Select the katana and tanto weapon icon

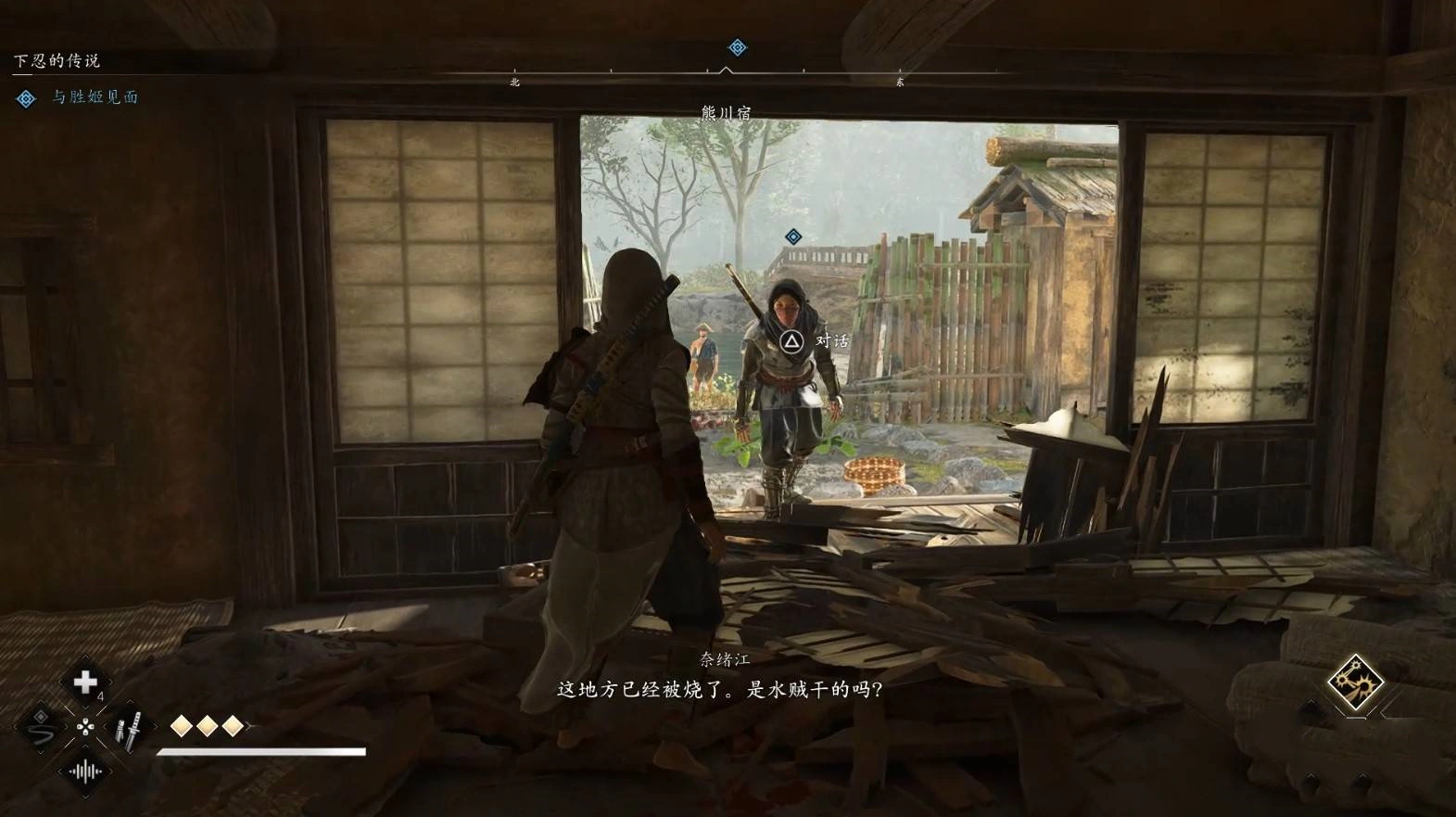coord(129,728)
